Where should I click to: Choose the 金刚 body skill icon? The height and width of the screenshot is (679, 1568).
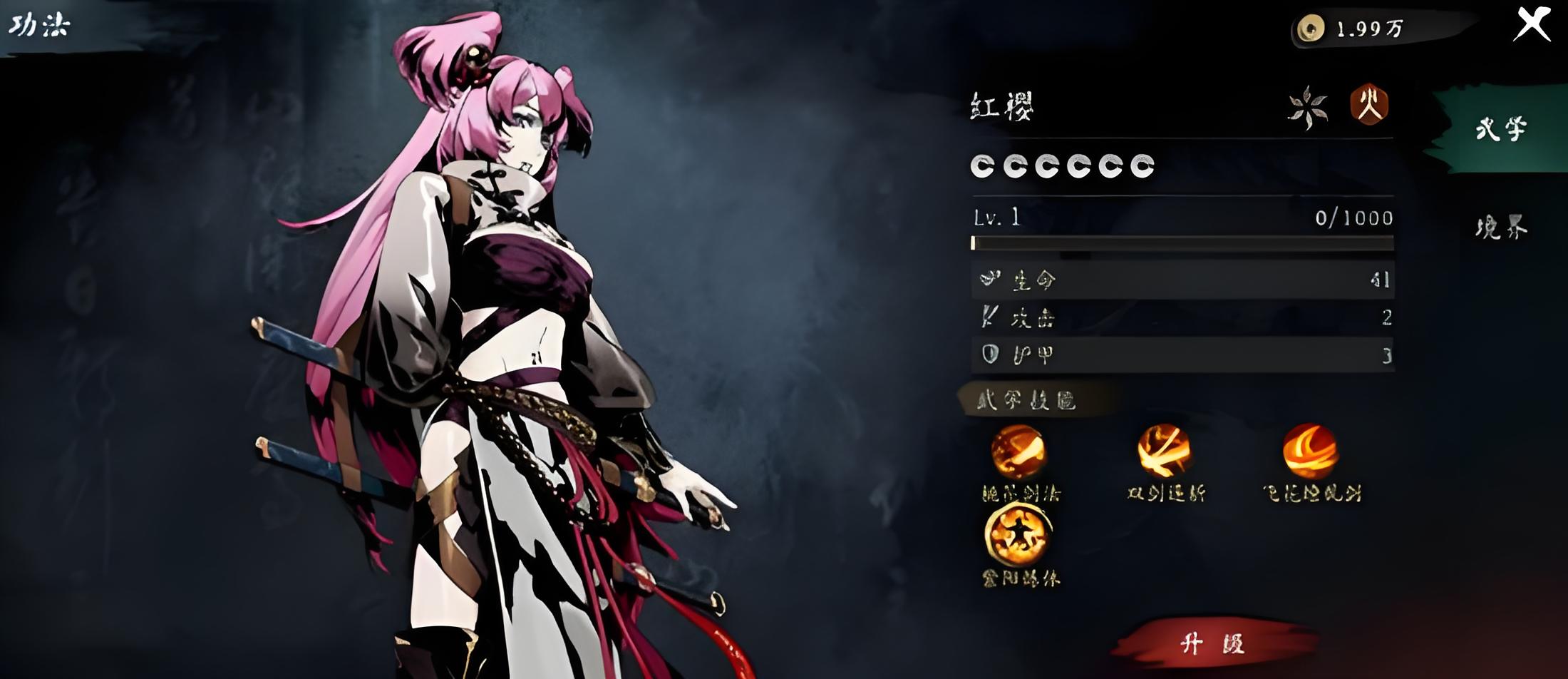pyautogui.click(x=1018, y=533)
